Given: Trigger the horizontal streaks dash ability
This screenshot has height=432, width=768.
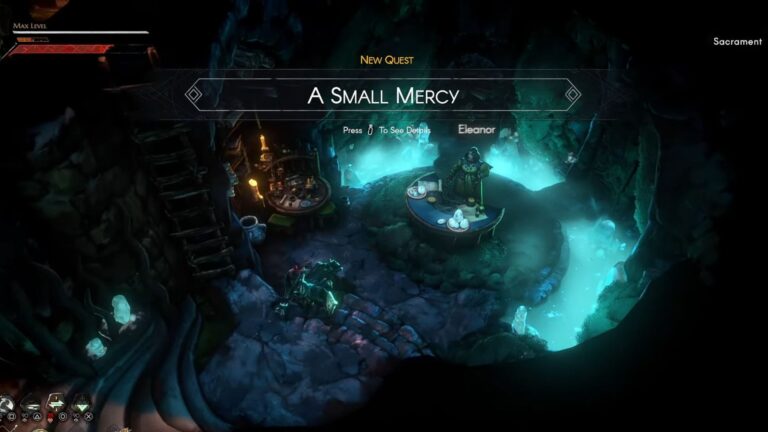Looking at the screenshot, I should 31,405.
